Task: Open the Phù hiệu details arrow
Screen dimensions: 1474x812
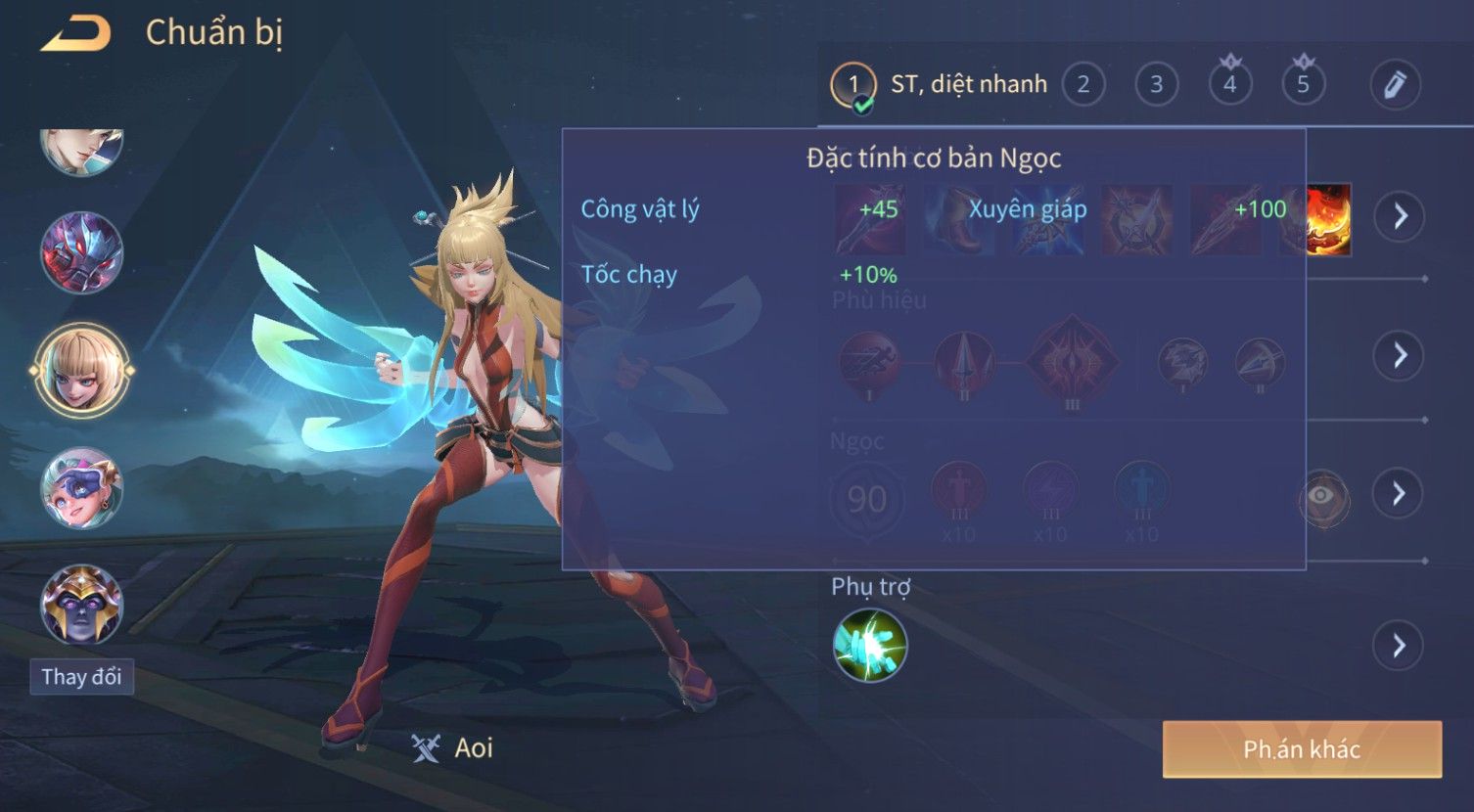Action: click(x=1400, y=355)
